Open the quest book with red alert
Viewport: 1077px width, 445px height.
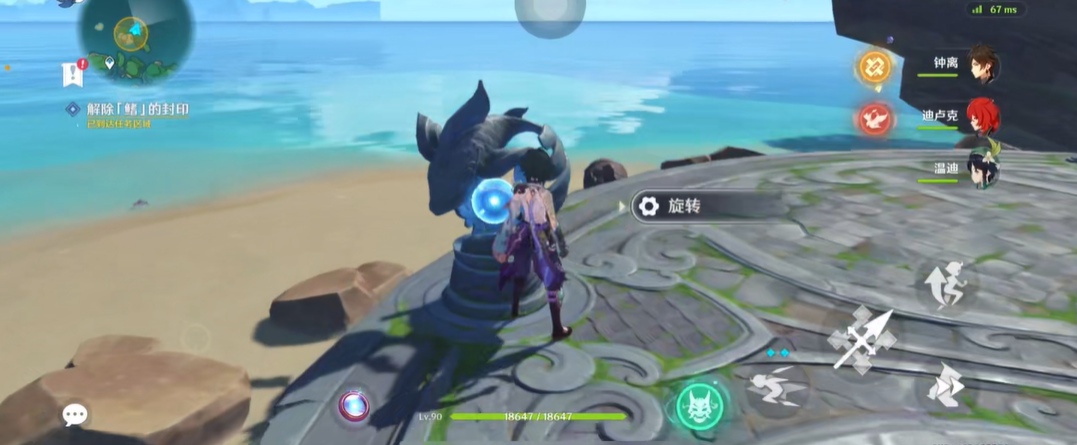click(x=71, y=73)
